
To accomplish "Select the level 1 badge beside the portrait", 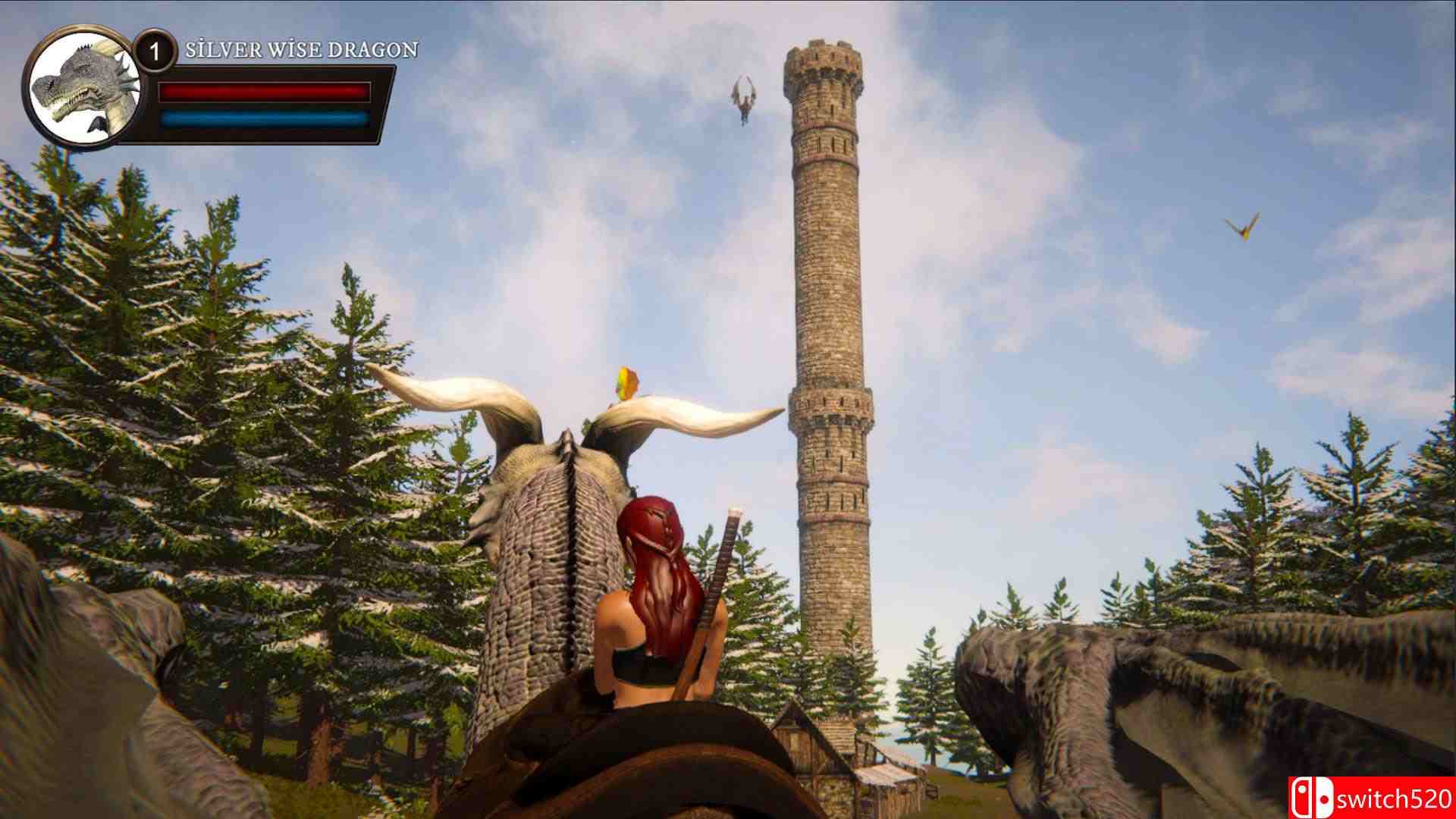I will [x=155, y=52].
